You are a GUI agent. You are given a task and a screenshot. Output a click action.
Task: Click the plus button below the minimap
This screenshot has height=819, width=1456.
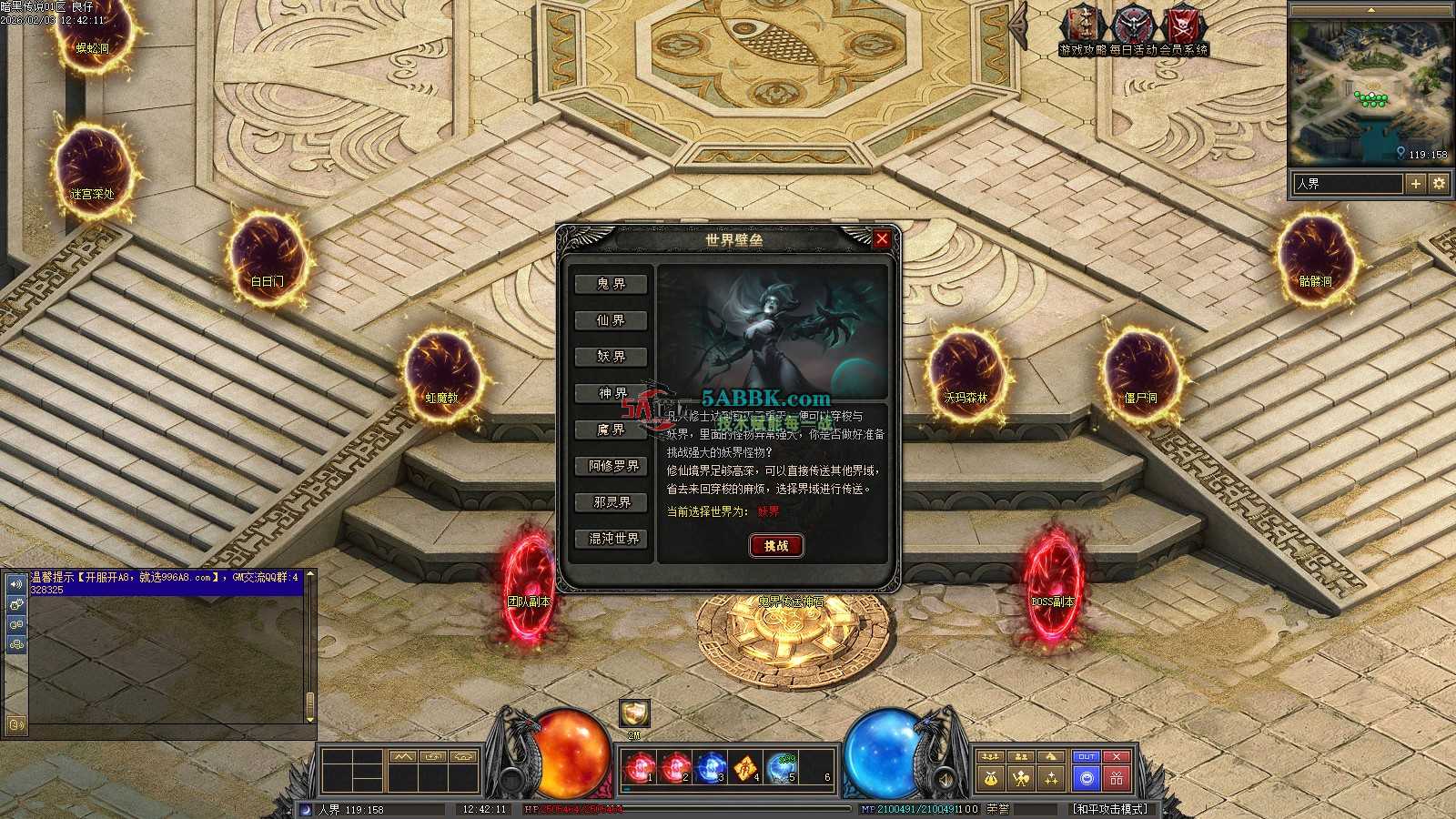[x=1415, y=184]
